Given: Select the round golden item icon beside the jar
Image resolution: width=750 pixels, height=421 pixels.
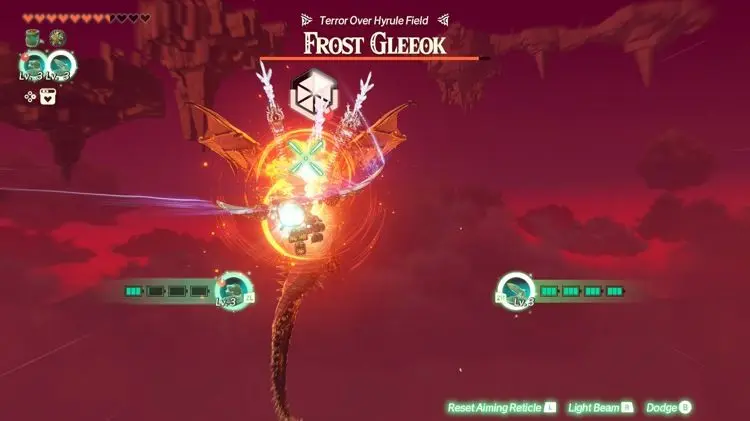Looking at the screenshot, I should pyautogui.click(x=56, y=38).
